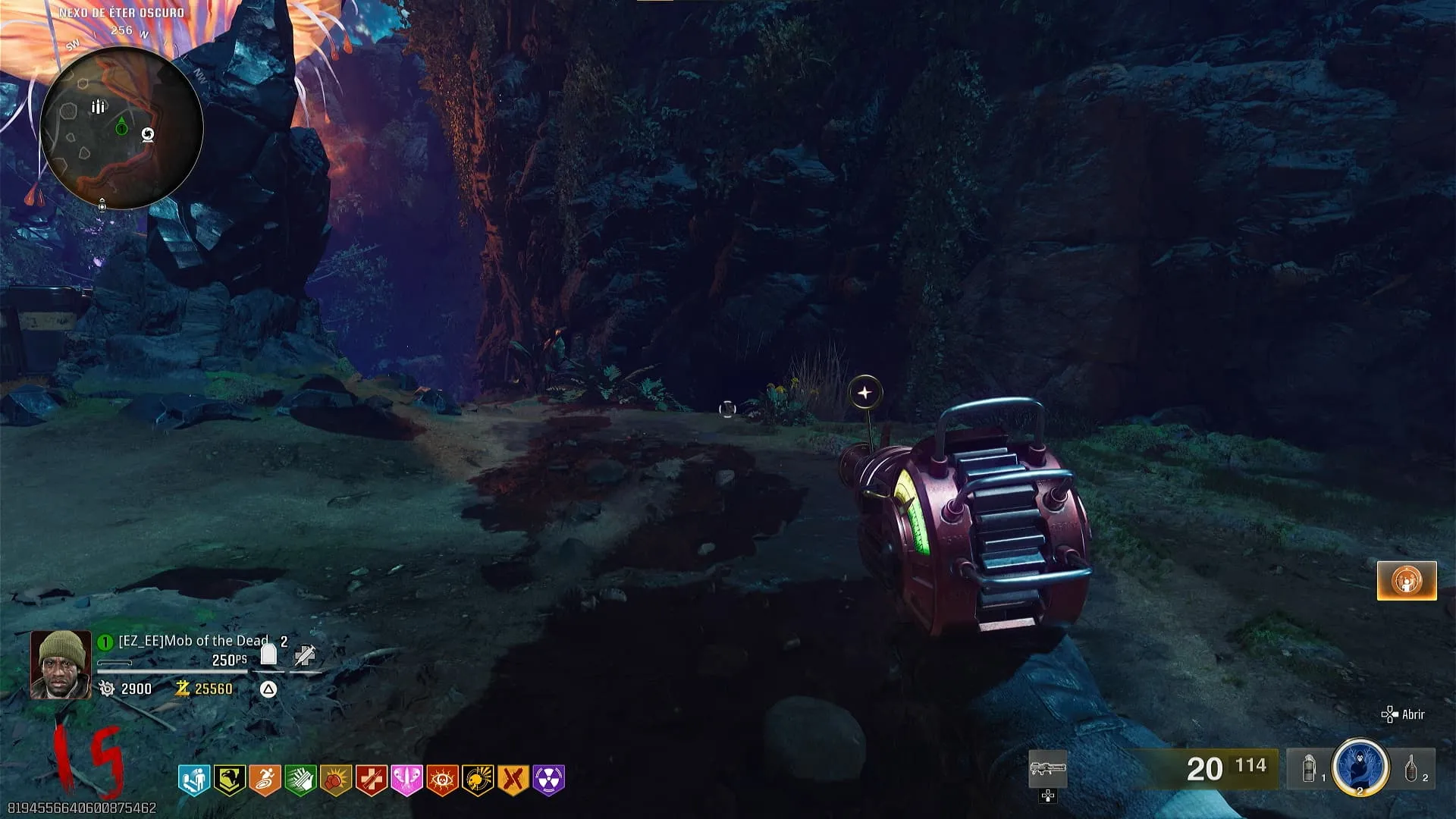Image resolution: width=1456 pixels, height=819 pixels.
Task: Select the Melee Macchiato boxing glove perk
Action: pos(336,779)
